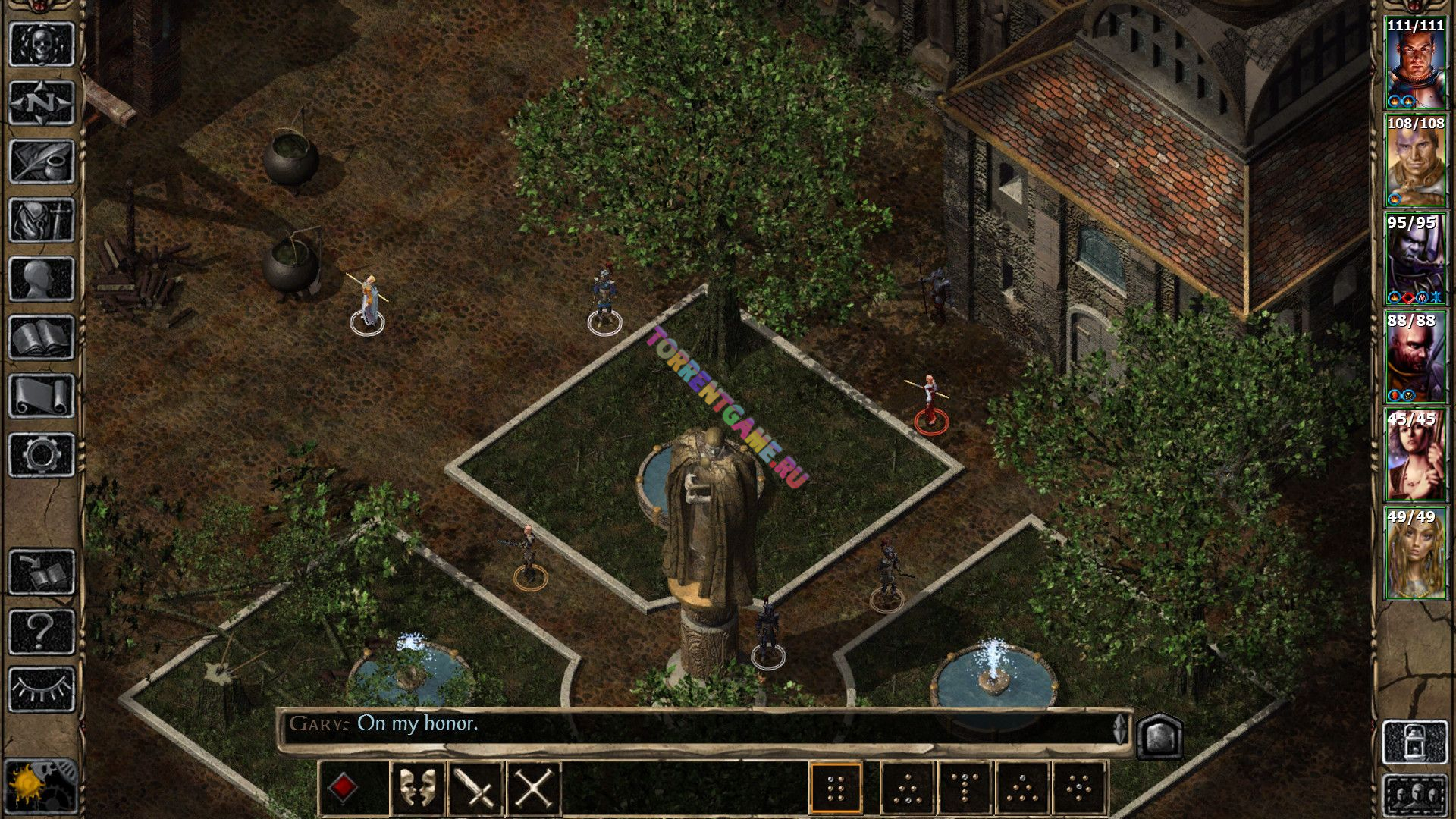
Task: Open the options gear menu
Action: click(42, 454)
